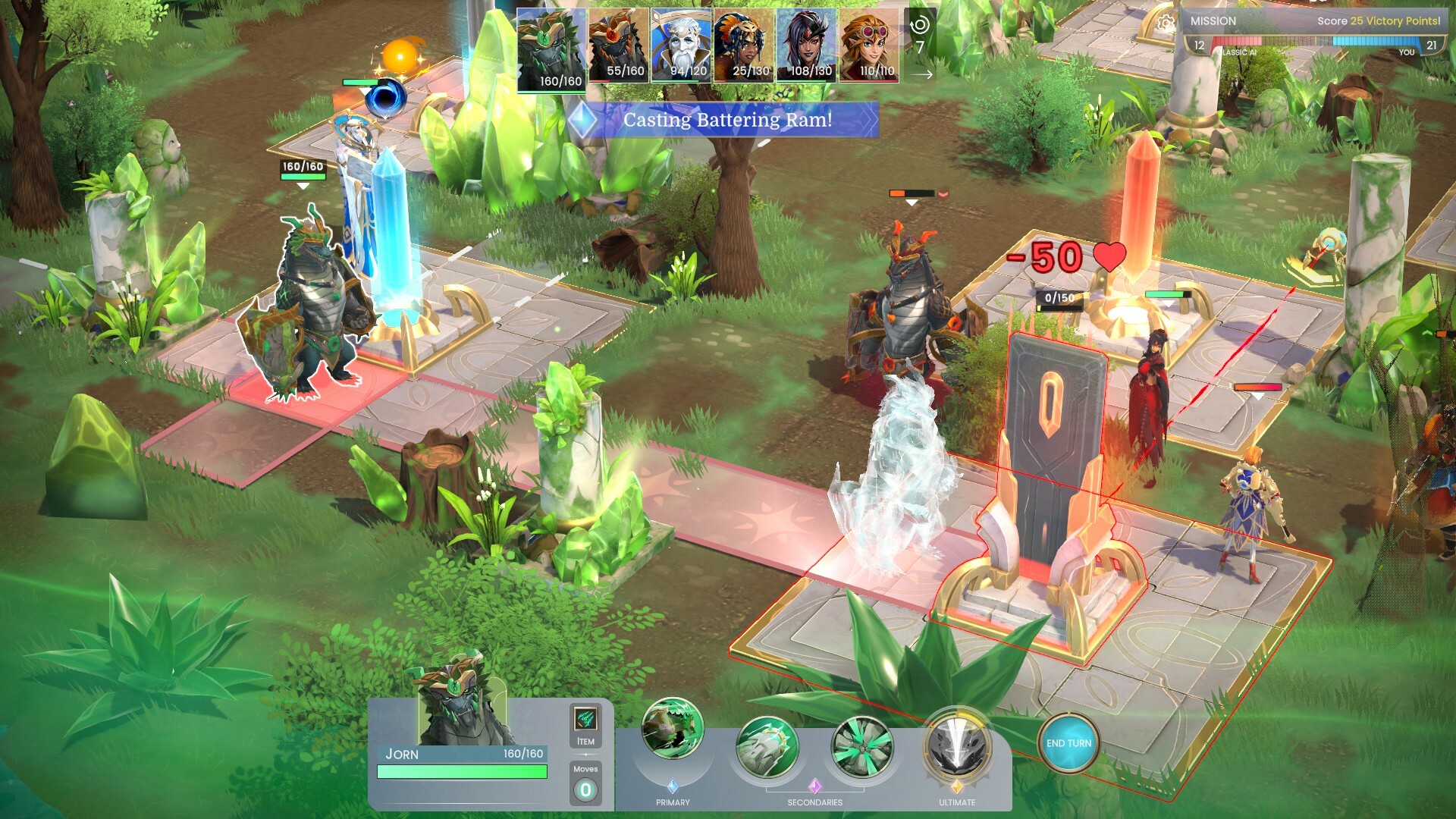Select the shattering rock burst secondary ability
This screenshot has height=819, width=1456.
click(861, 748)
